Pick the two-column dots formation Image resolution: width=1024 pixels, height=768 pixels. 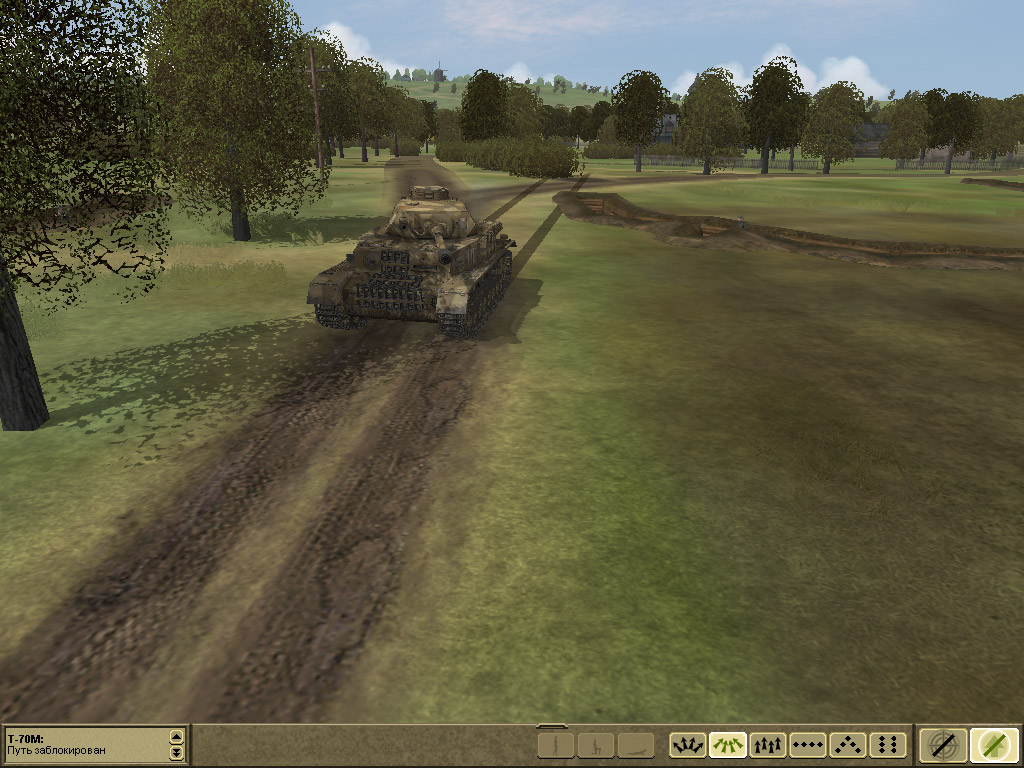pyautogui.click(x=888, y=745)
